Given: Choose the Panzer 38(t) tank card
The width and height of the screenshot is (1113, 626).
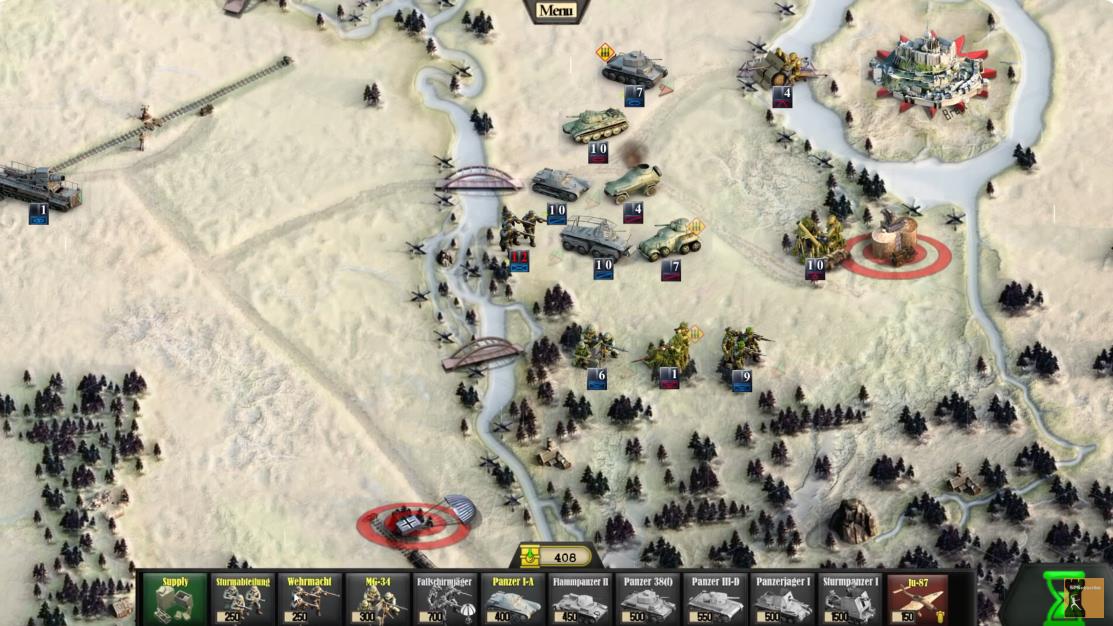Looking at the screenshot, I should coord(648,599).
